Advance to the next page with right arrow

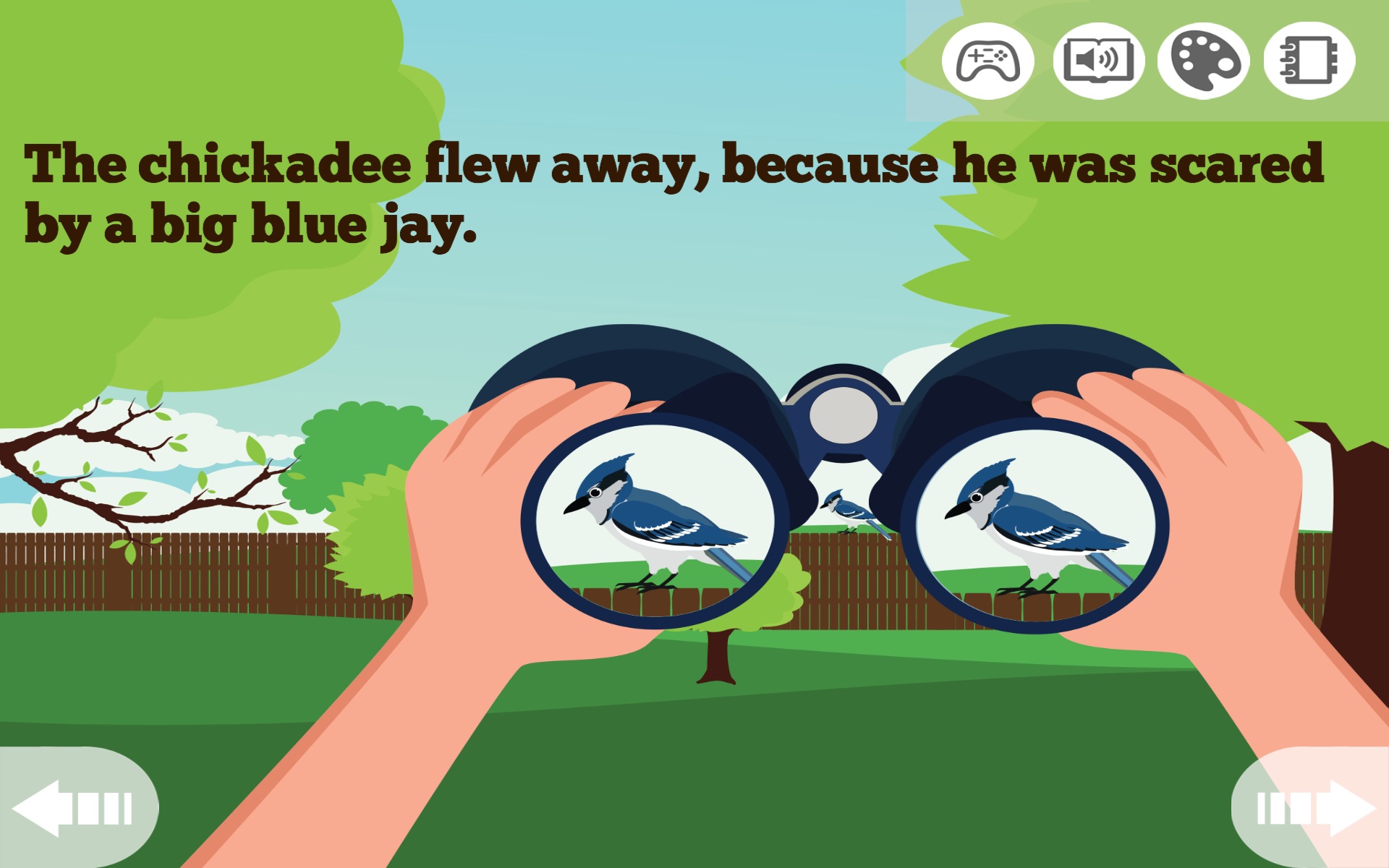tap(1315, 808)
